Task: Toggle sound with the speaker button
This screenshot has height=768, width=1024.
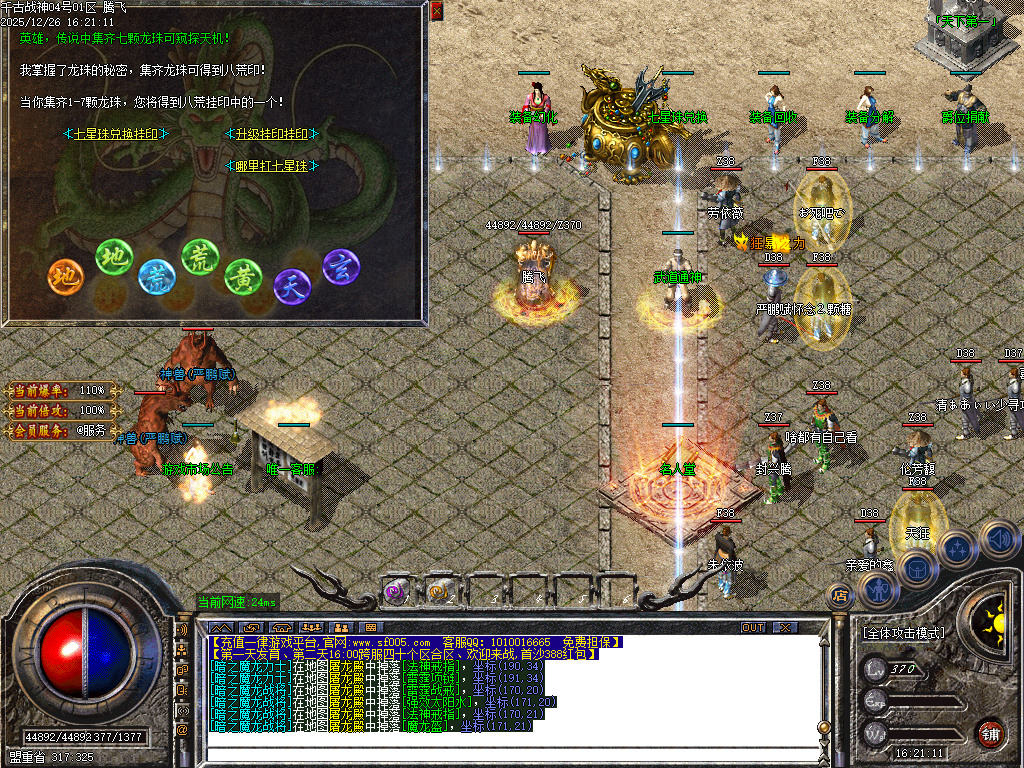Action: coord(997,538)
